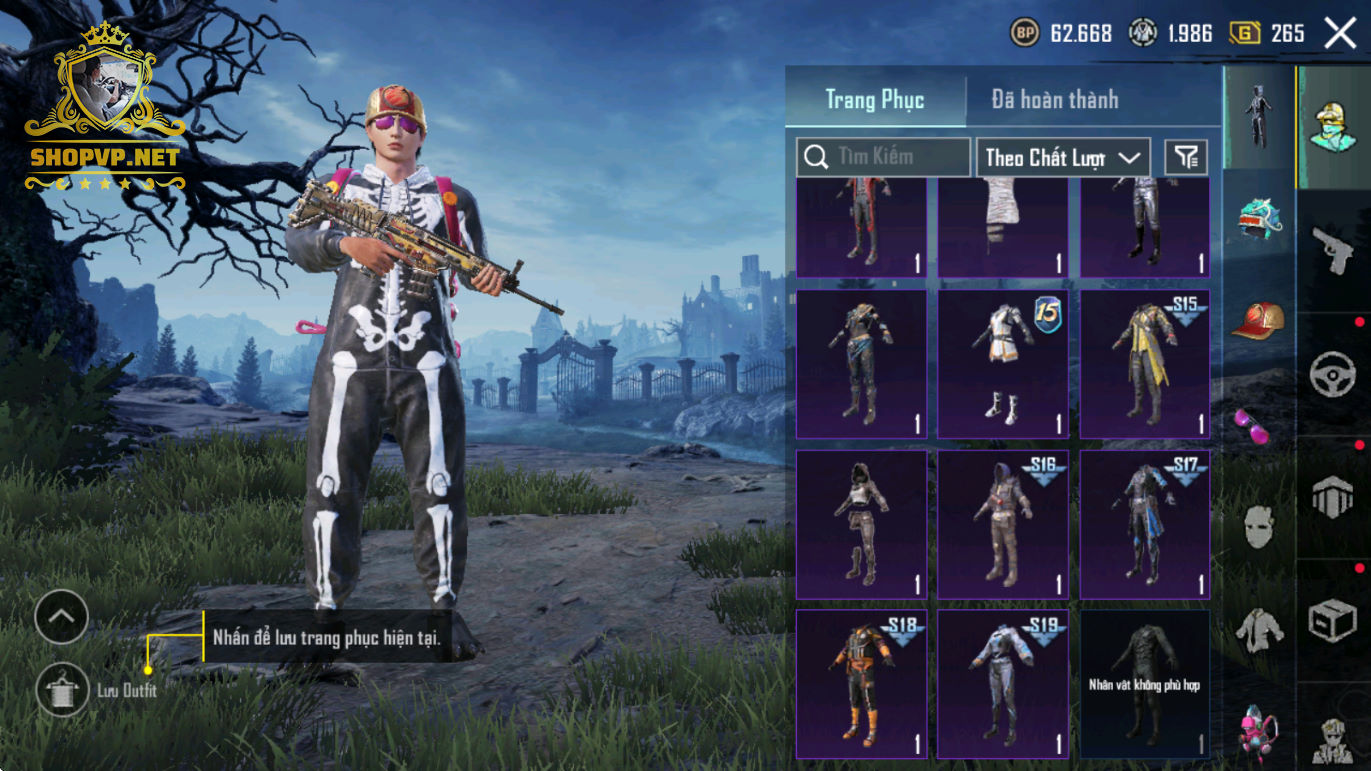The width and height of the screenshot is (1371, 771).
Task: Click the Tìm Kiếm search field
Action: (x=883, y=157)
